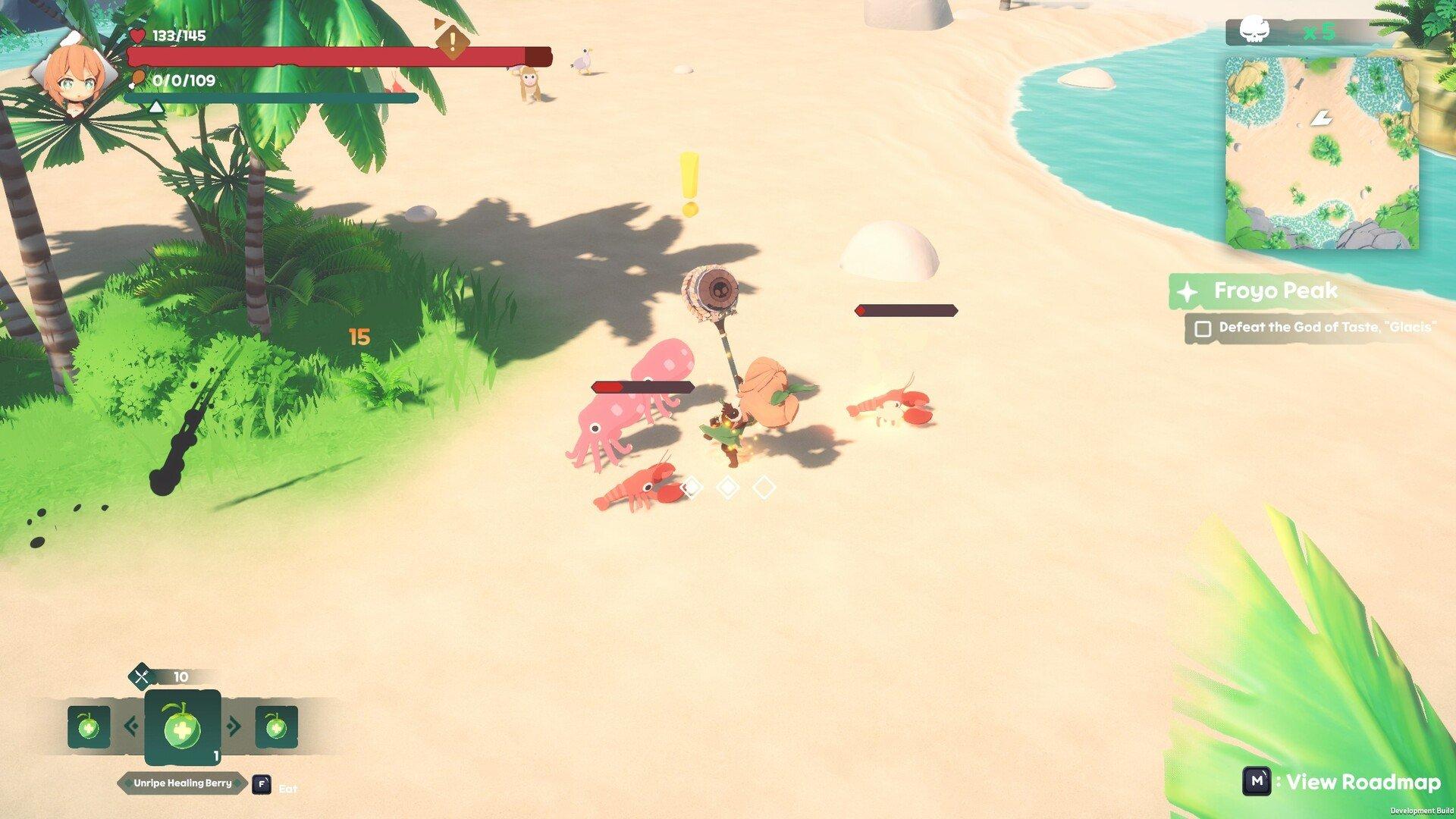Screen dimensions: 1456x819
Task: Click the warning marker on health bar
Action: click(452, 40)
